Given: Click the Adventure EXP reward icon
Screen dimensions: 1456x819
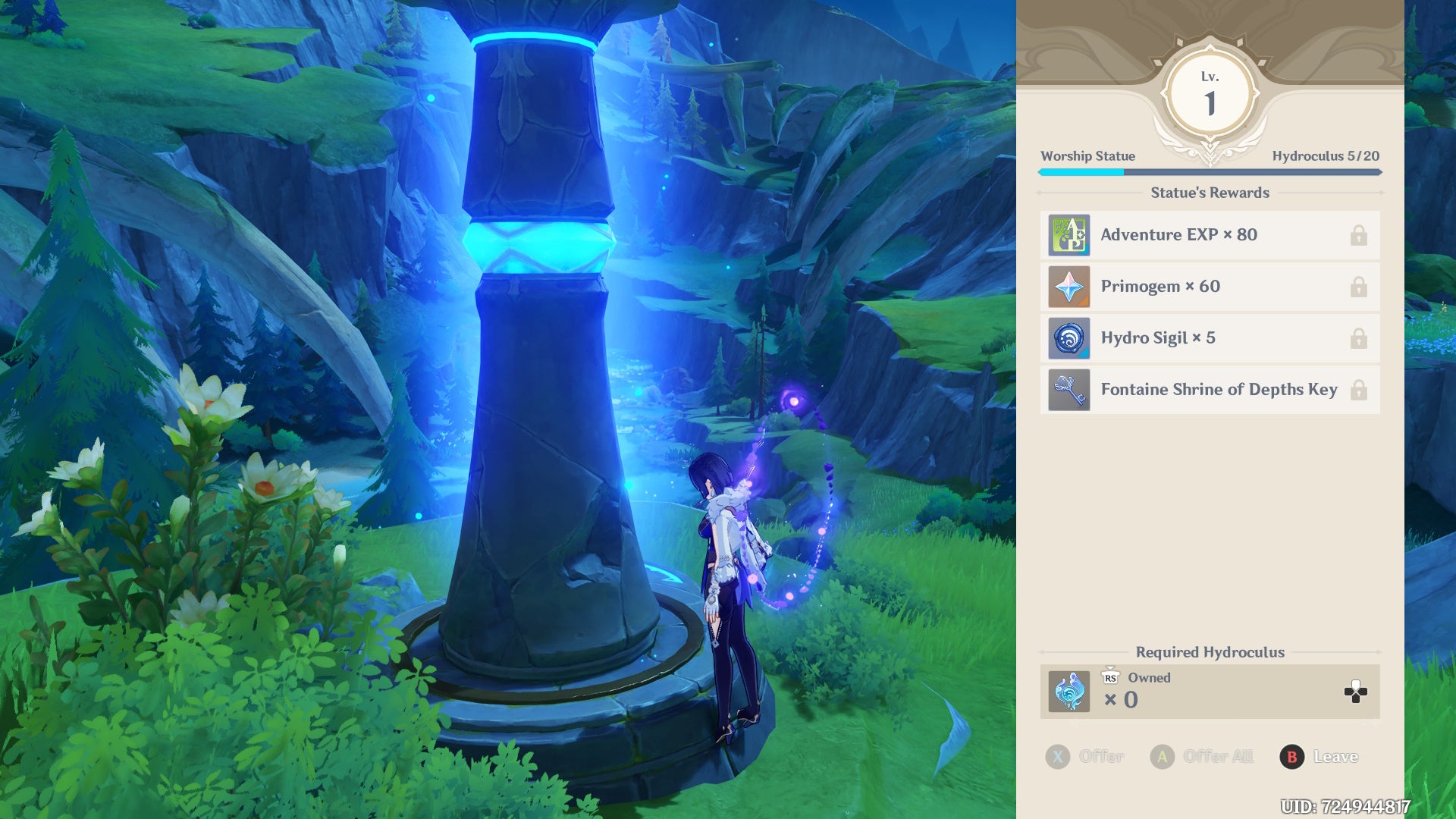Looking at the screenshot, I should pyautogui.click(x=1068, y=235).
